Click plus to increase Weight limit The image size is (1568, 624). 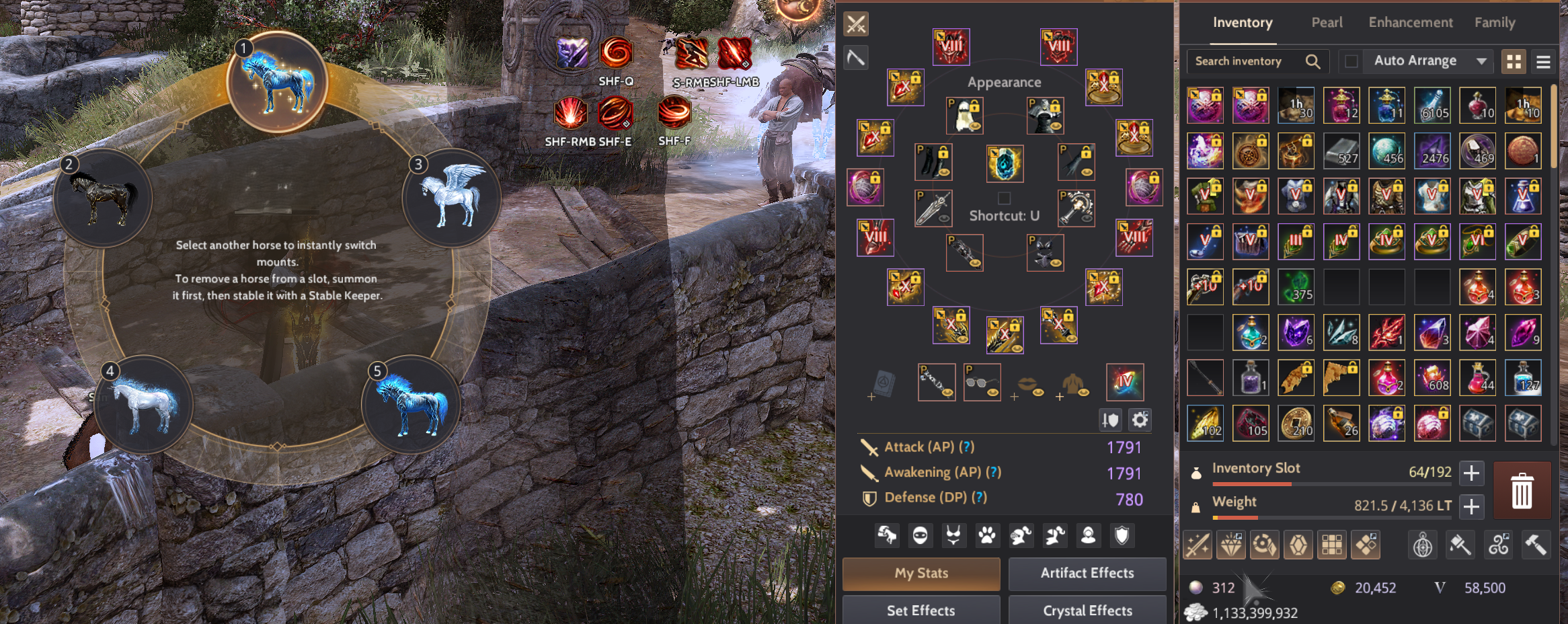(x=1471, y=506)
